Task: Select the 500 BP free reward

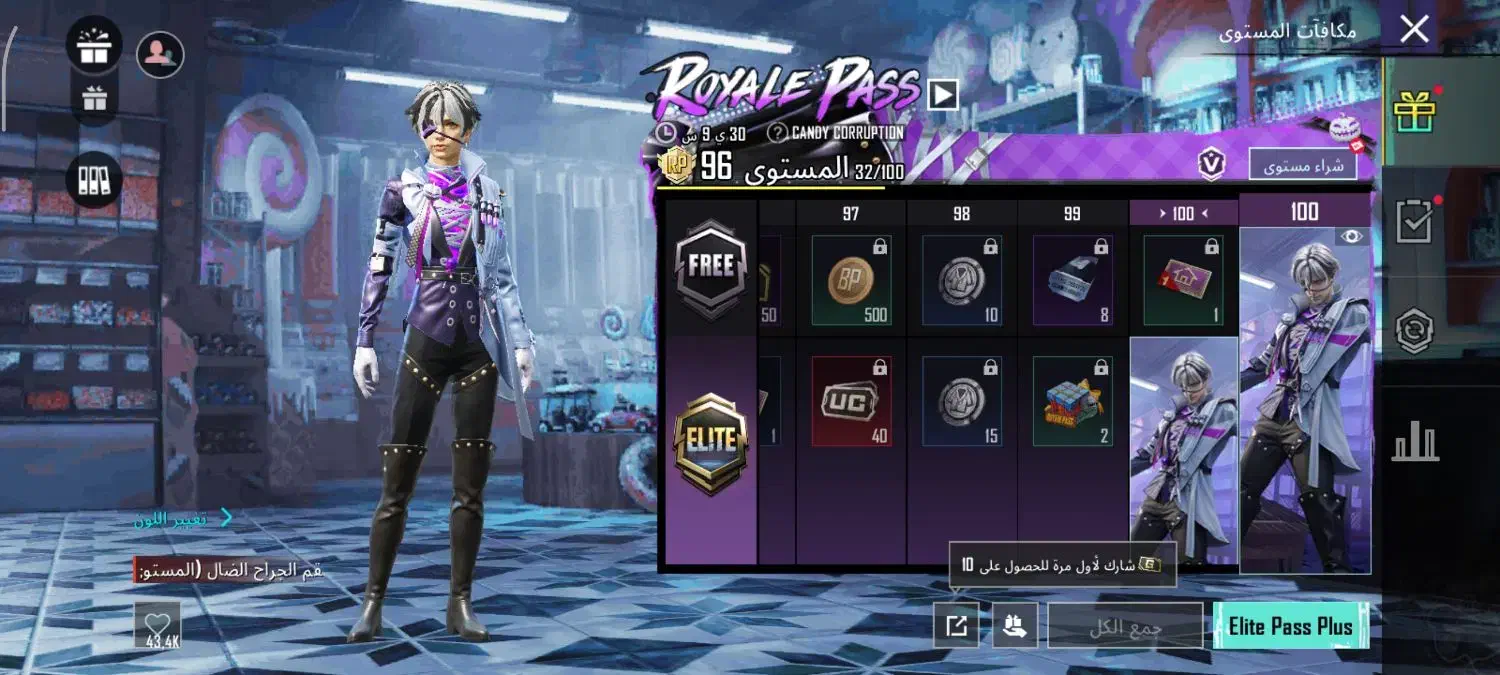Action: tap(851, 280)
